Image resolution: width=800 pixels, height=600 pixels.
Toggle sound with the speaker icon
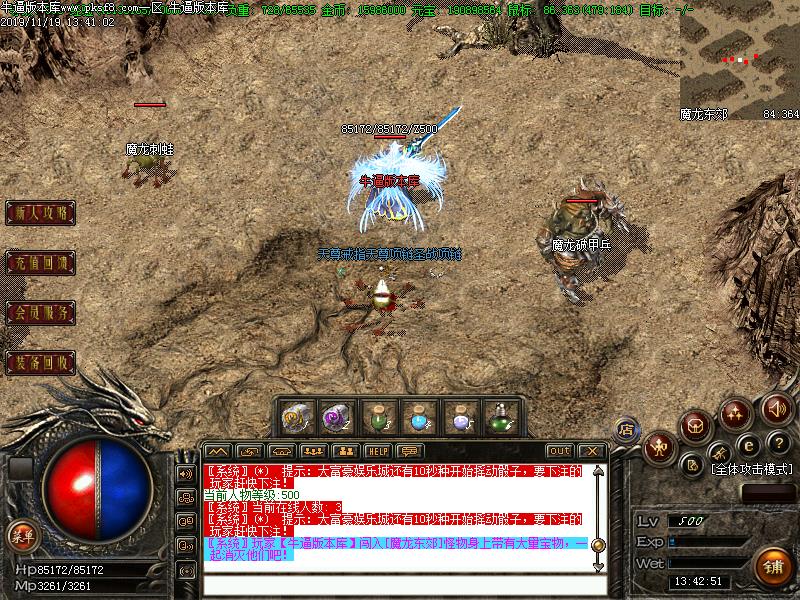(776, 408)
